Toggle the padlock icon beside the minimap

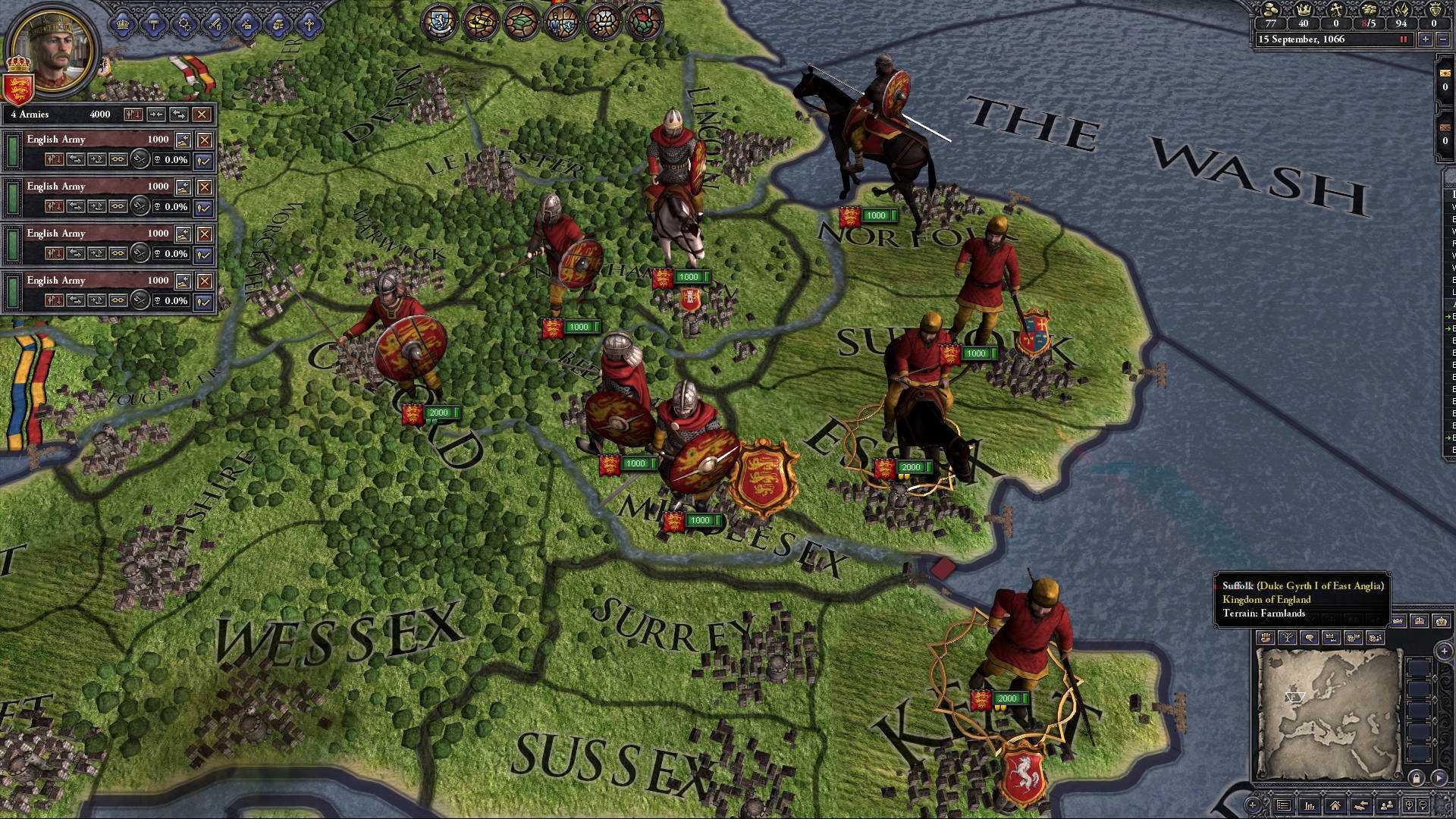pyautogui.click(x=1417, y=777)
